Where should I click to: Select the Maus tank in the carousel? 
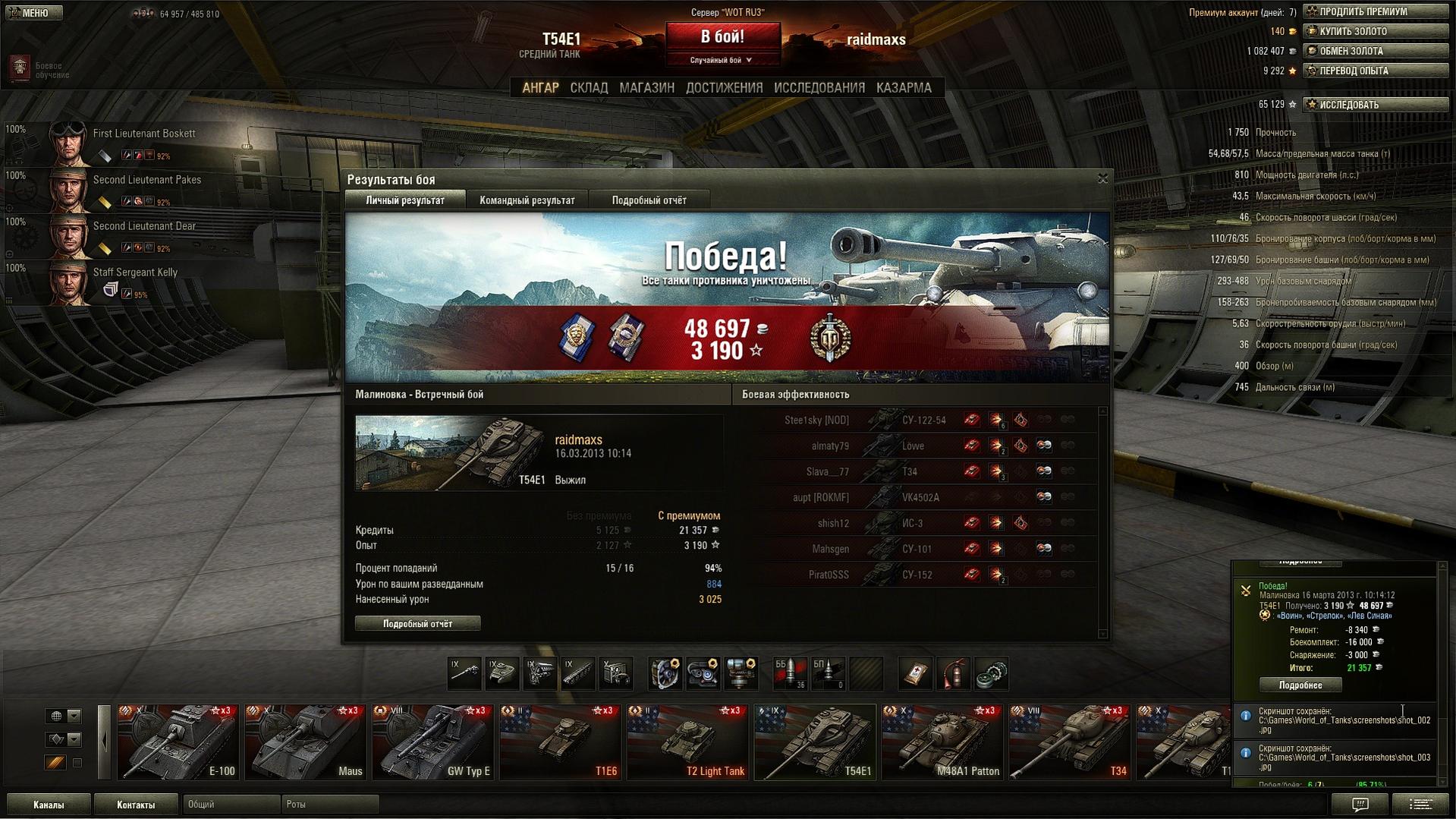point(305,742)
